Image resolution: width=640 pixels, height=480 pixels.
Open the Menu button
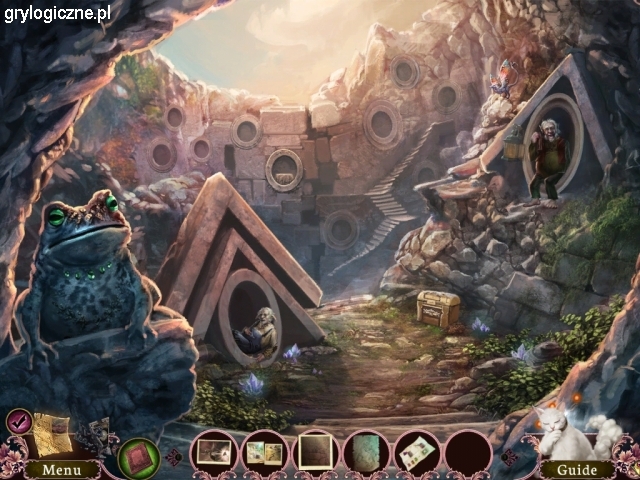point(62,469)
